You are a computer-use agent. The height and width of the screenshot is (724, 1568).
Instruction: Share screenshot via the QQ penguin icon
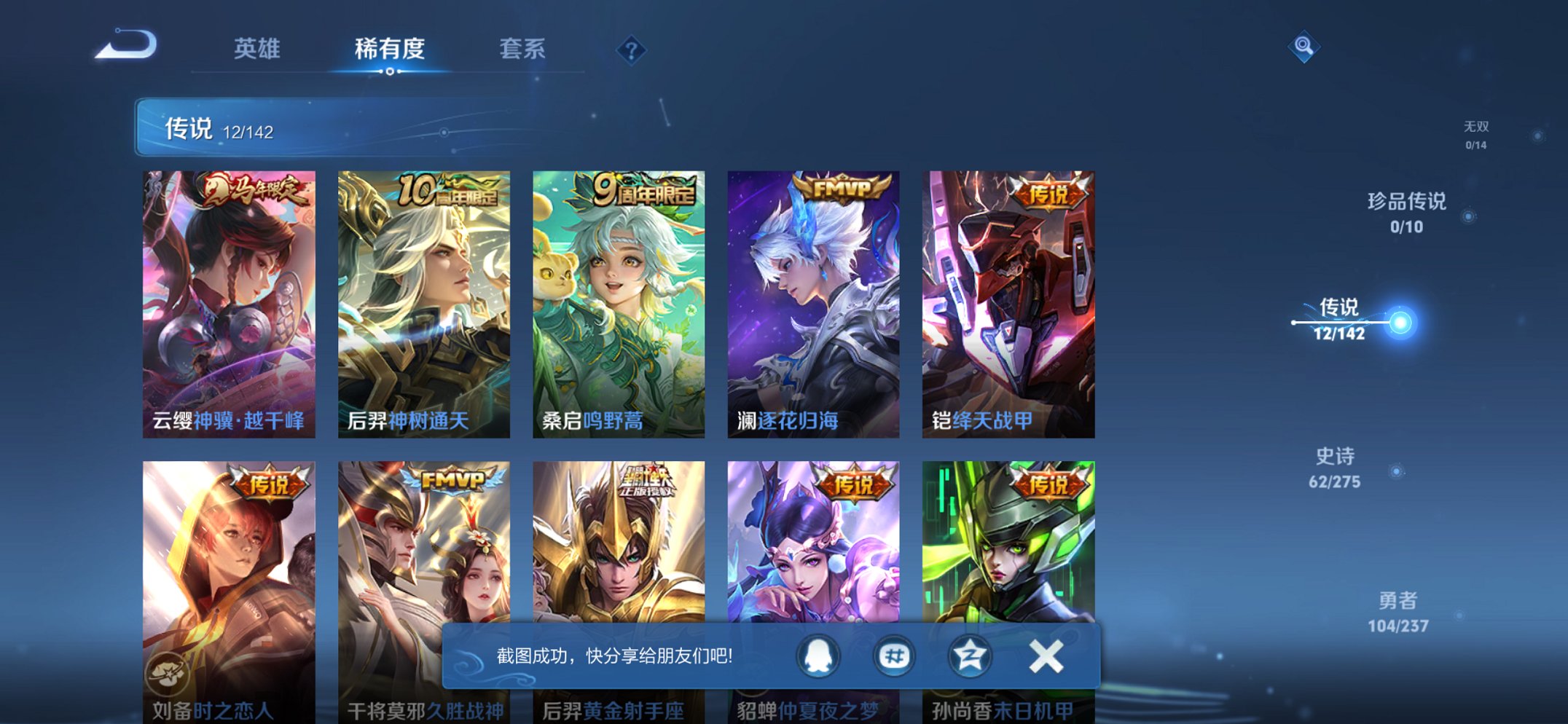(820, 656)
